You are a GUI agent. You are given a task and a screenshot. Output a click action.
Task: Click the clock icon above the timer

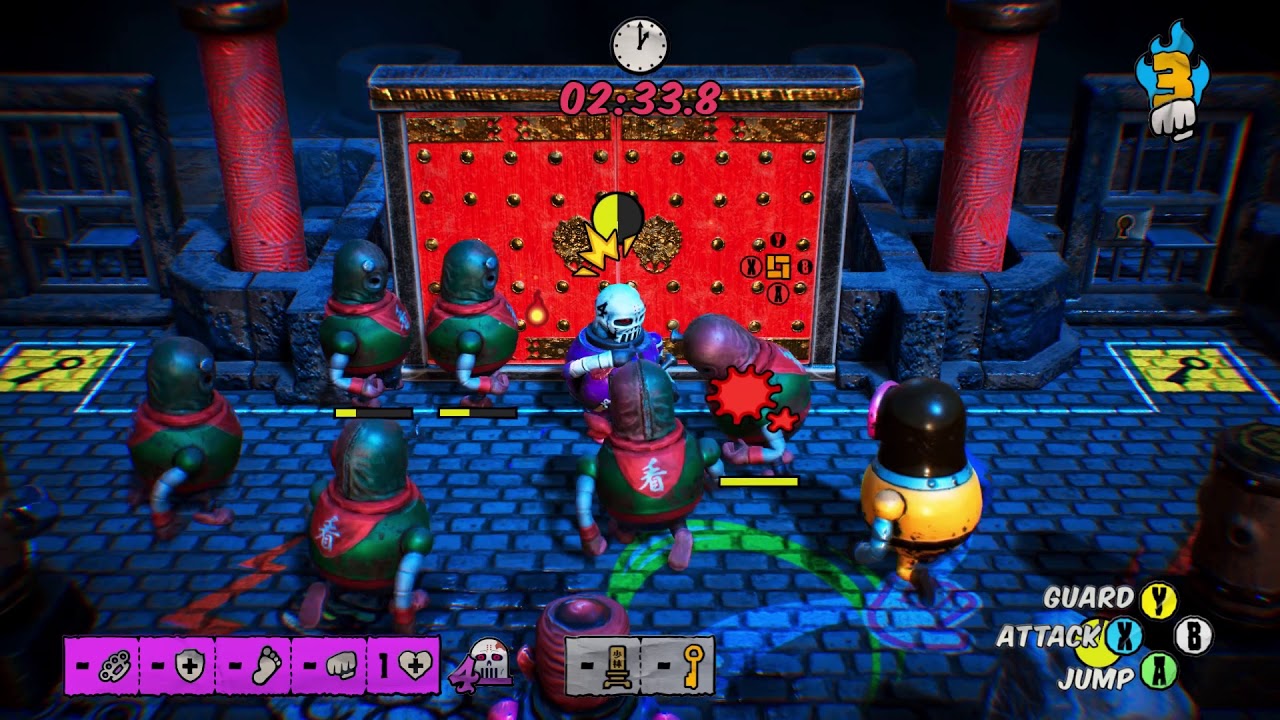[x=638, y=45]
